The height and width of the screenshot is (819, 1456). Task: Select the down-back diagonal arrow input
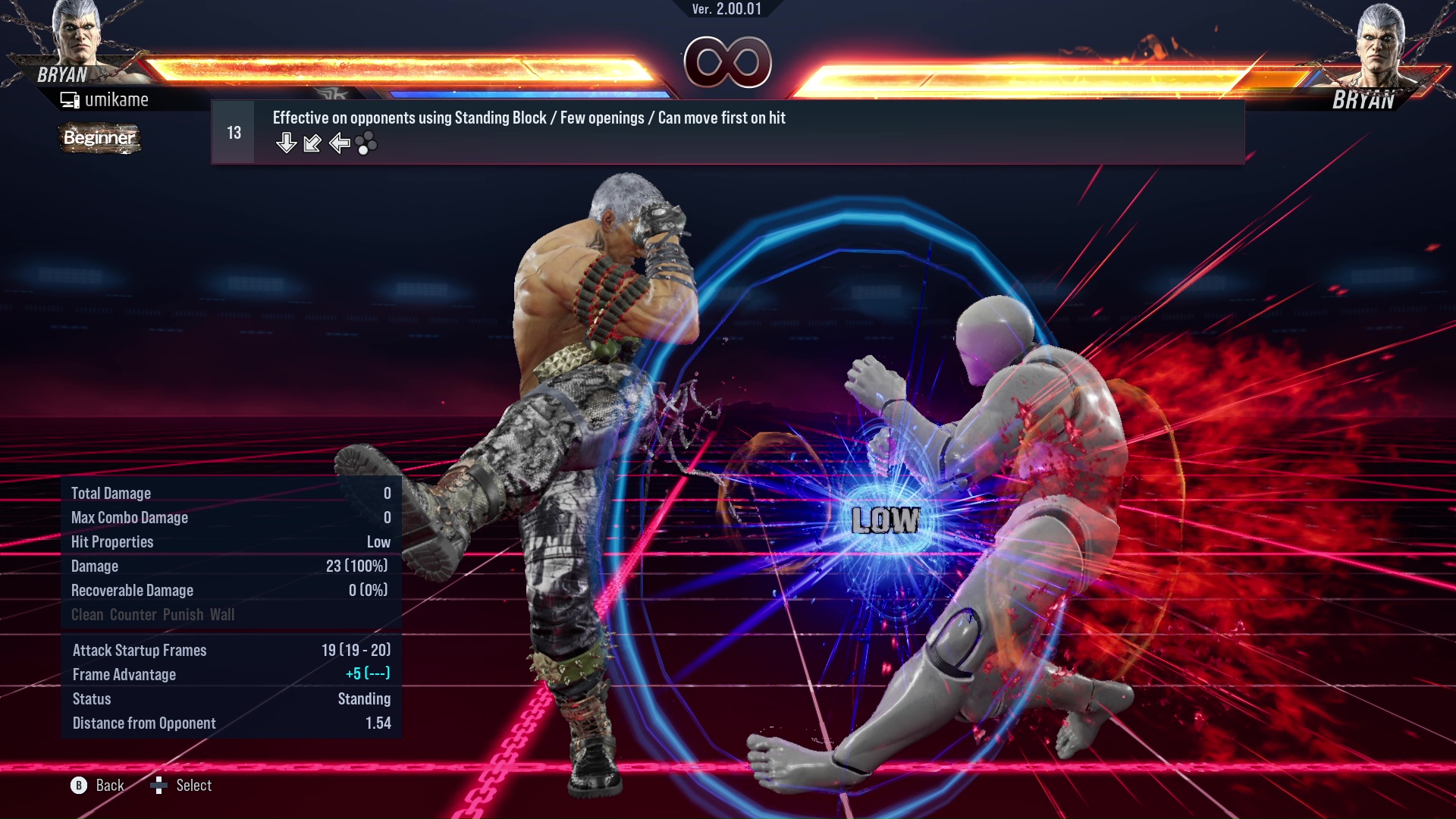312,144
